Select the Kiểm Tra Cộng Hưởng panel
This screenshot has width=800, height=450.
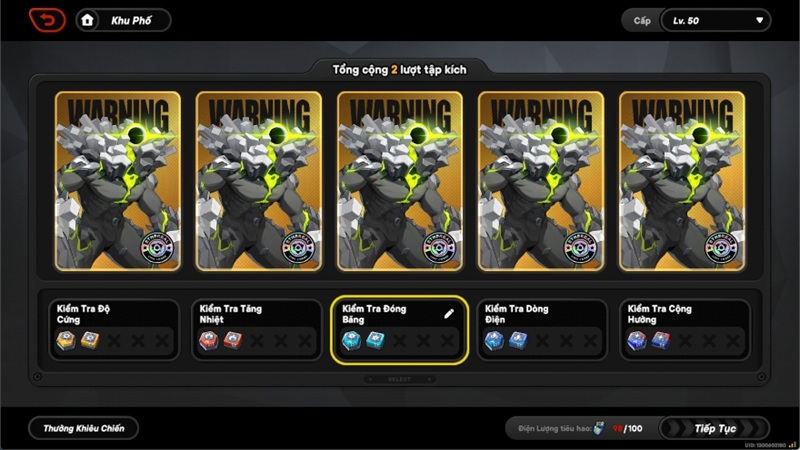tap(685, 330)
